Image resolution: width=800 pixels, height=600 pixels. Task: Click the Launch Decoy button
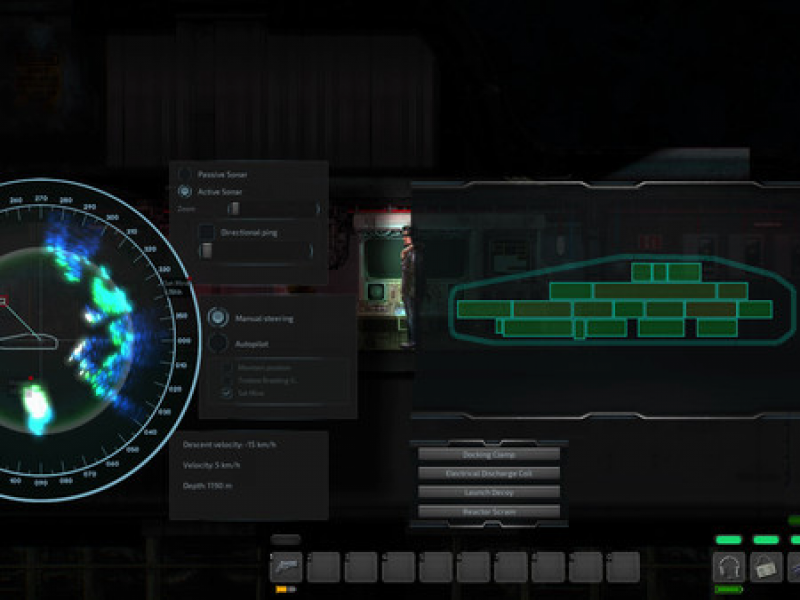point(489,492)
